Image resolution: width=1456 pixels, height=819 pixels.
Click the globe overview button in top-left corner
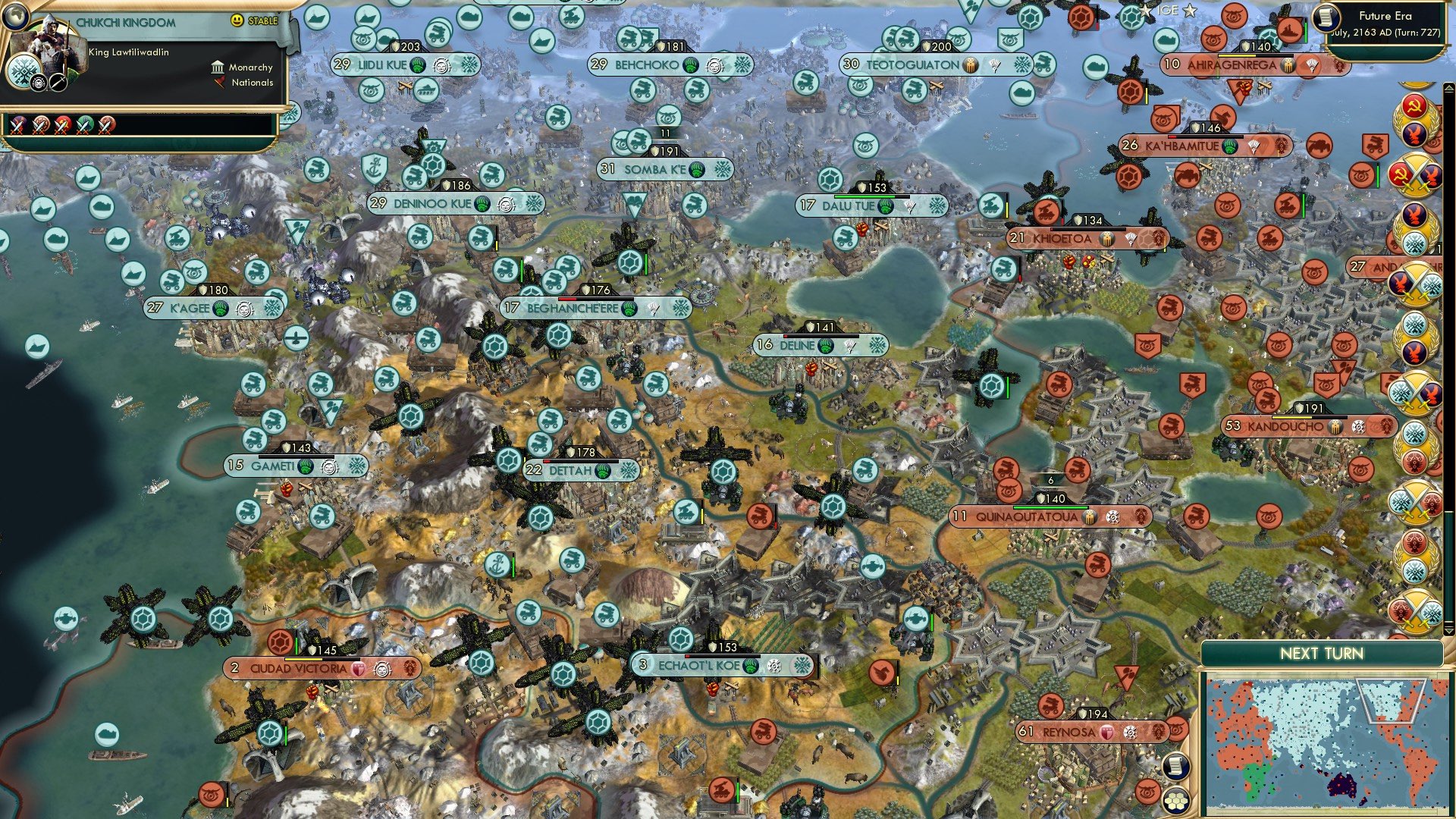(16, 18)
